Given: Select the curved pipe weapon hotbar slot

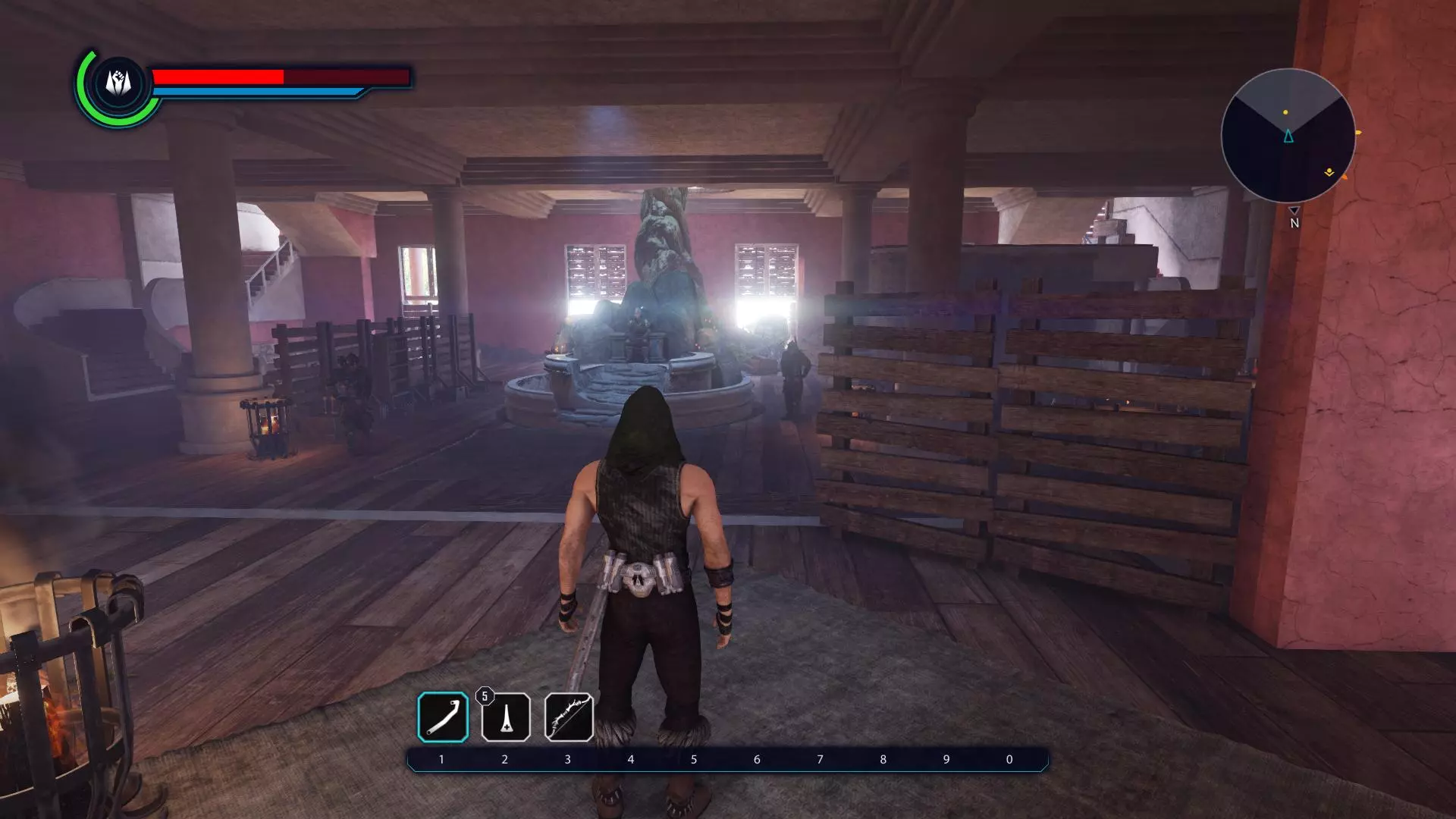Looking at the screenshot, I should (x=443, y=717).
